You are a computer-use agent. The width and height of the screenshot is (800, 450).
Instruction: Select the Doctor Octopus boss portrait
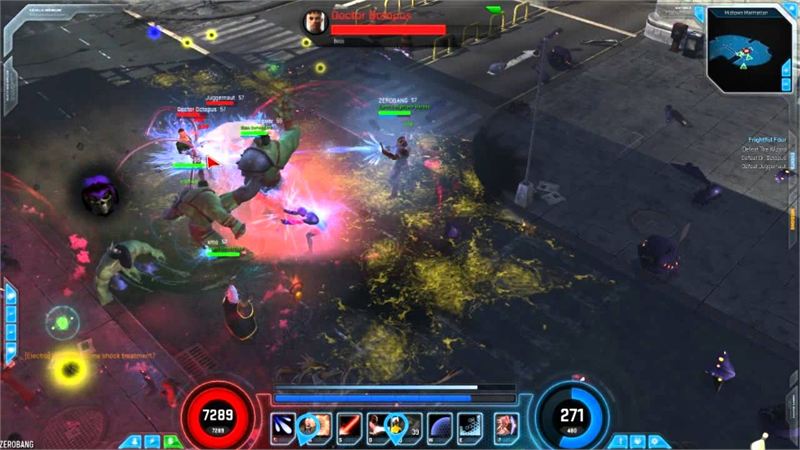pos(316,22)
